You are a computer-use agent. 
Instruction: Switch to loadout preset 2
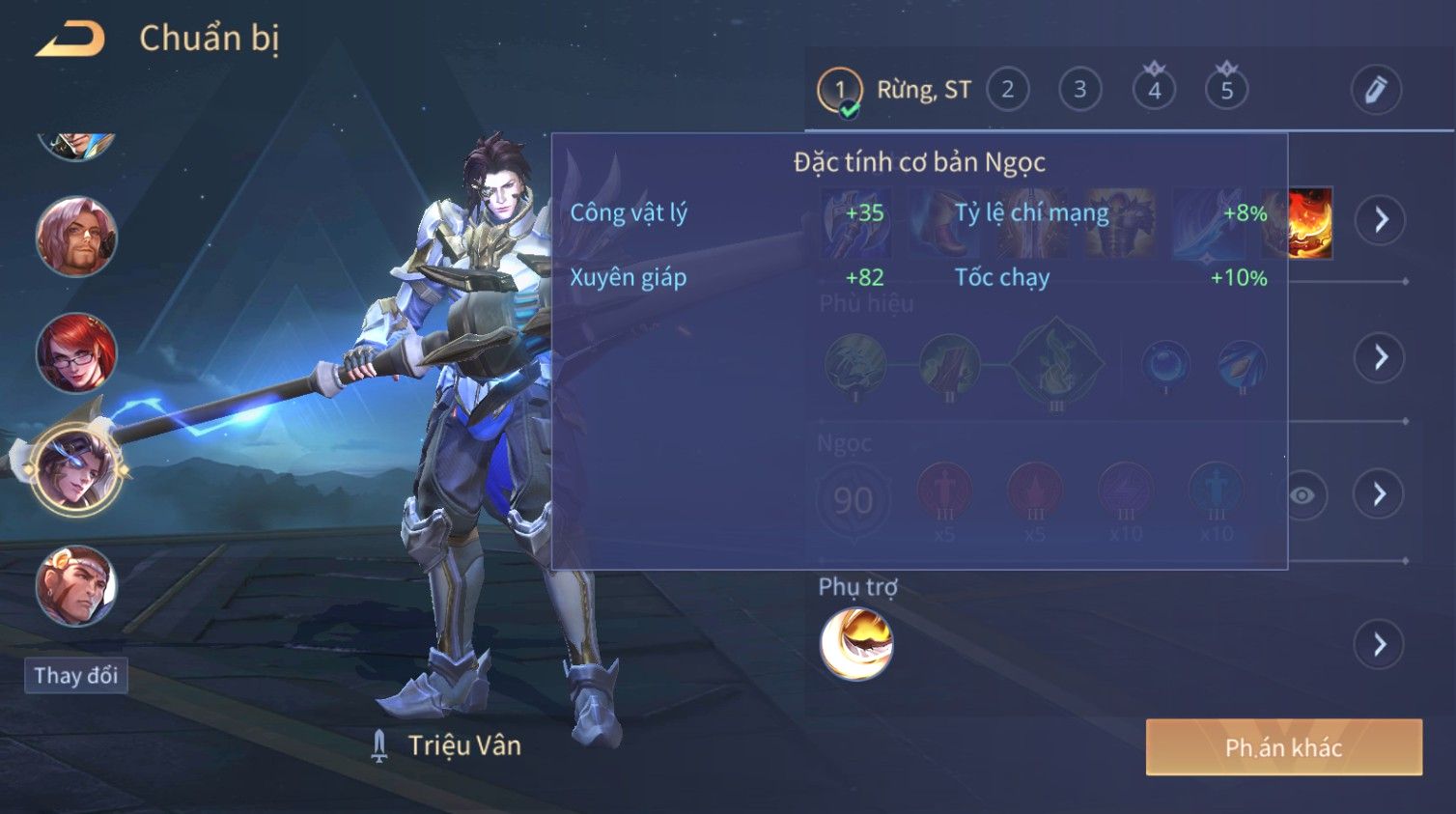[x=1007, y=90]
